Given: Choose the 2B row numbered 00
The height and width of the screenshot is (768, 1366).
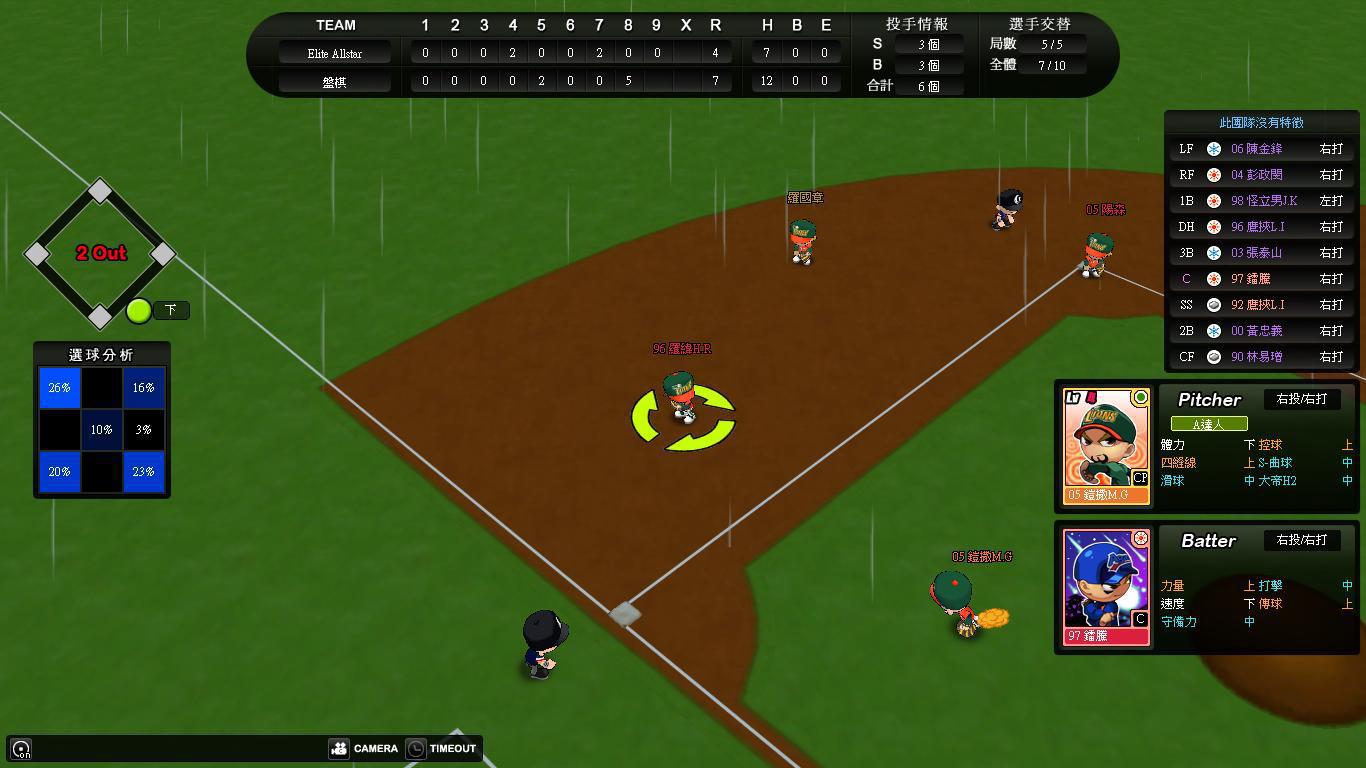Looking at the screenshot, I should point(1265,331).
